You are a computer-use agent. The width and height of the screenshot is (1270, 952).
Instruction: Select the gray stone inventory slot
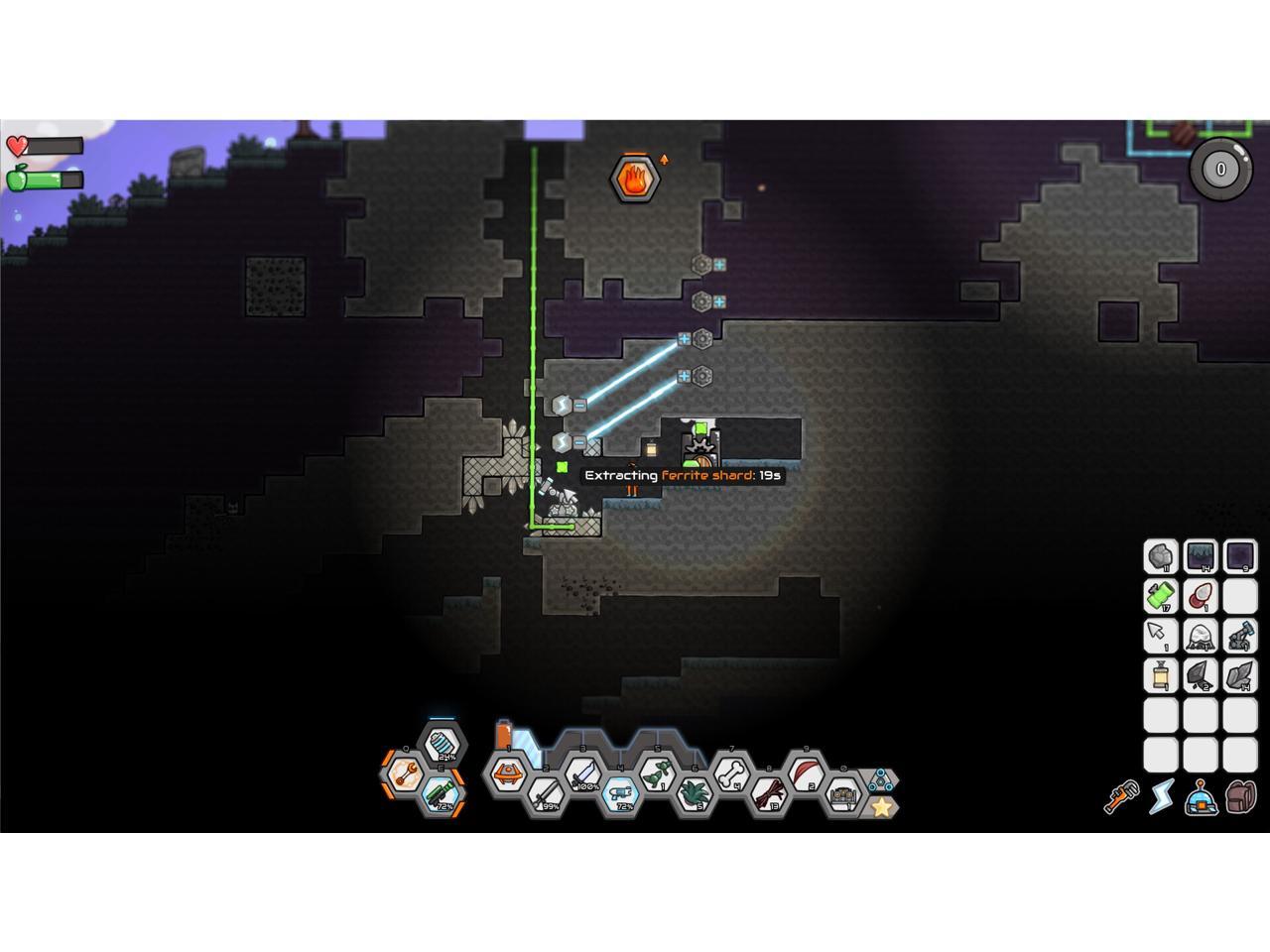(x=1160, y=556)
